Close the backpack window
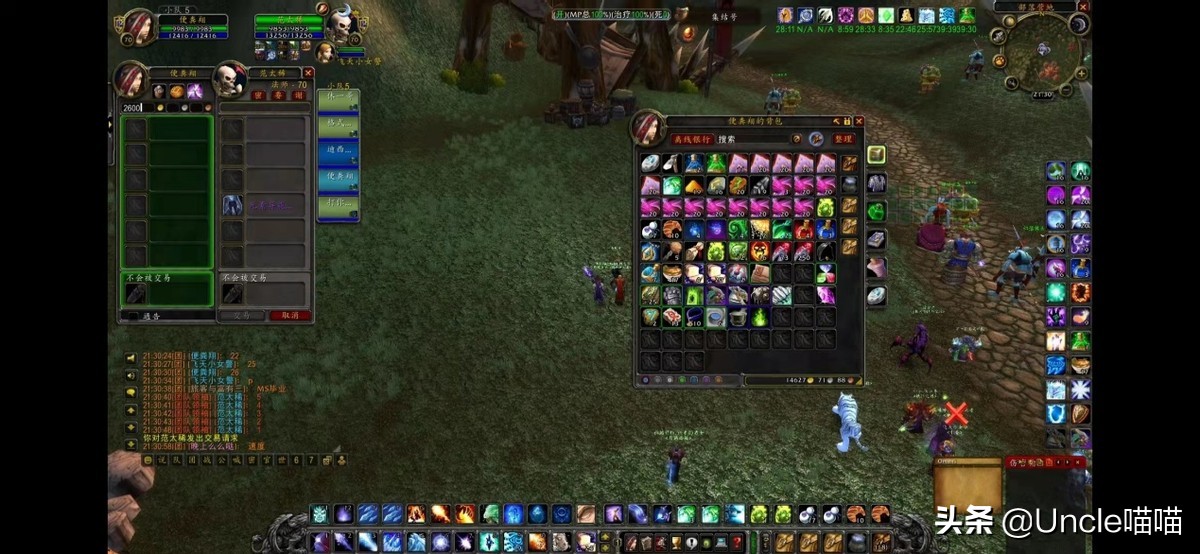The image size is (1200, 554). point(858,122)
